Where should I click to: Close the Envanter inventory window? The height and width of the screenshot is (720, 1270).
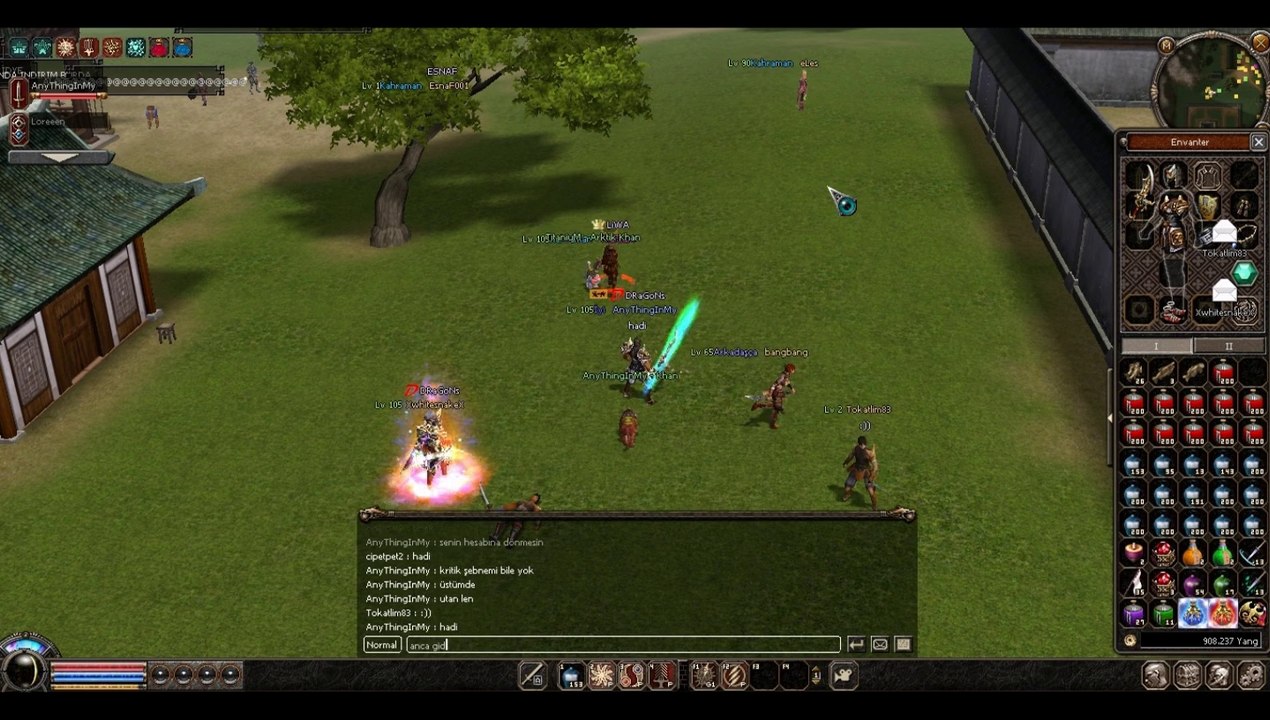pyautogui.click(x=1258, y=143)
